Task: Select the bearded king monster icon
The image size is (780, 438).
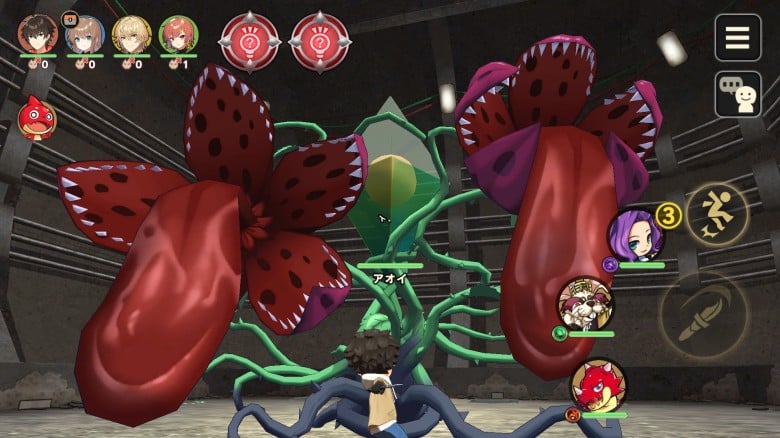Action: tap(585, 303)
